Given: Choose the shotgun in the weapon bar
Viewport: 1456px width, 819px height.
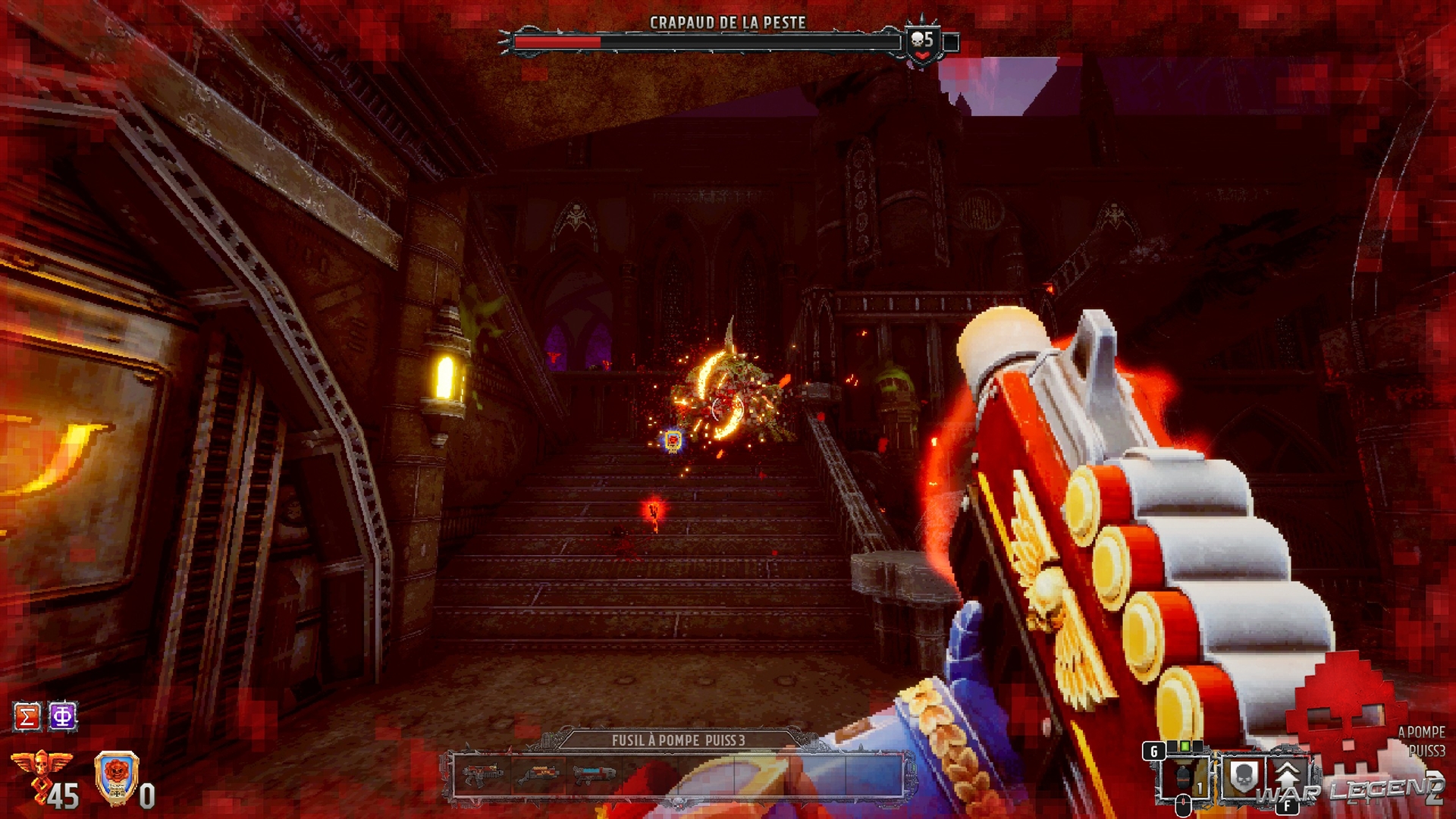Looking at the screenshot, I should (x=538, y=775).
